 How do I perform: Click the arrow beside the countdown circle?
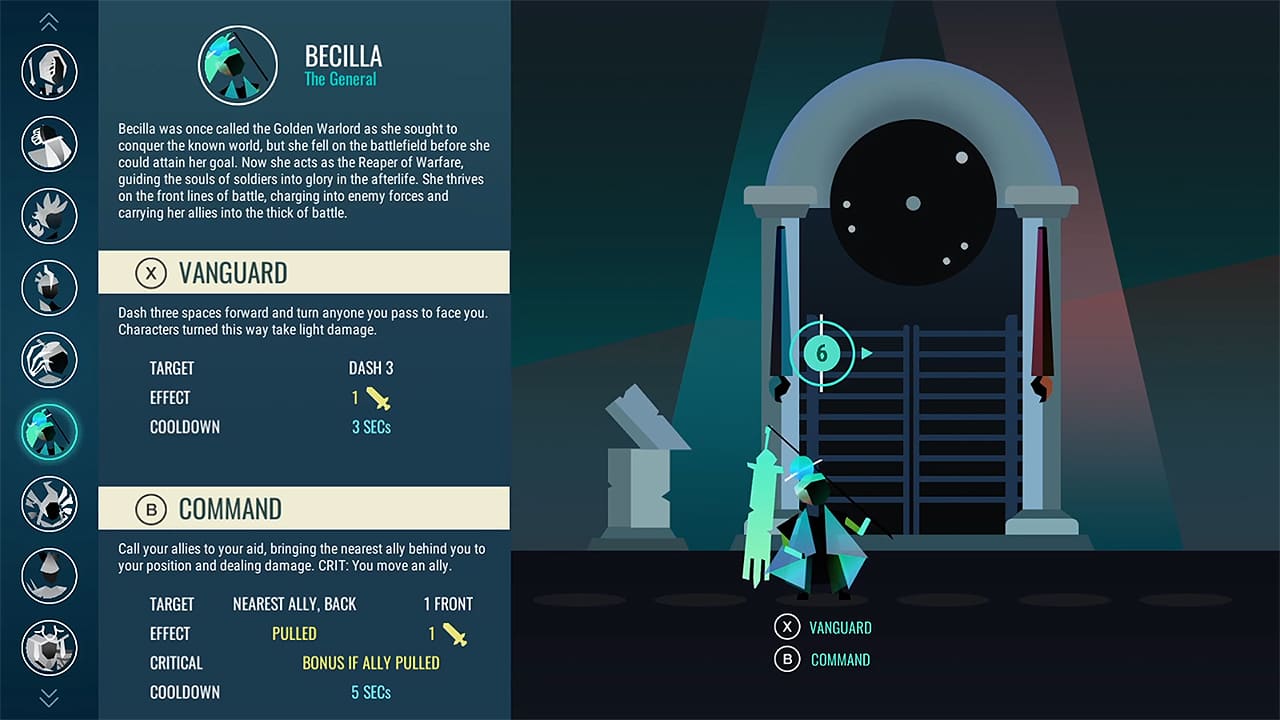(868, 352)
